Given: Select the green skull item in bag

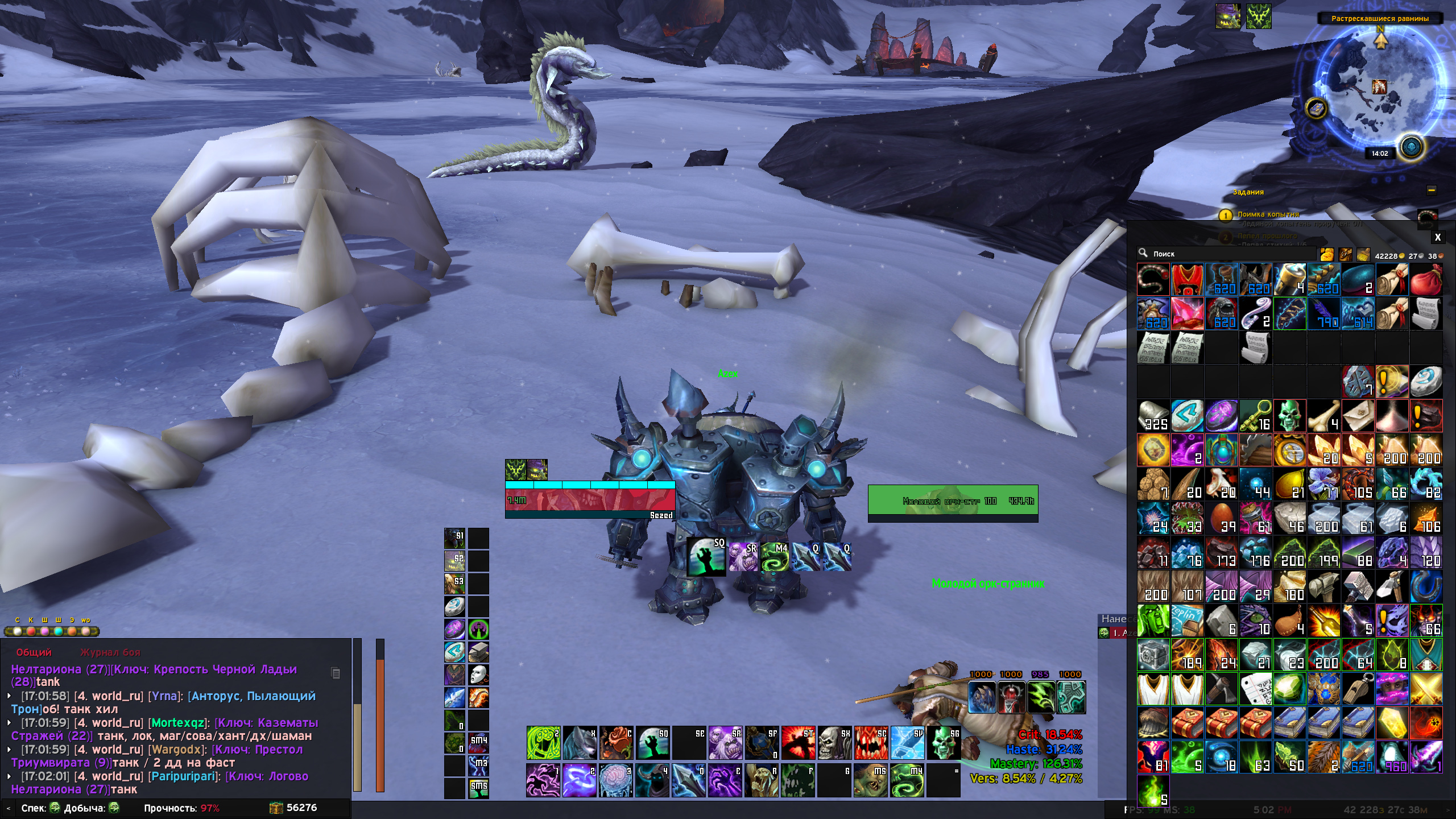Looking at the screenshot, I should 1289,416.
